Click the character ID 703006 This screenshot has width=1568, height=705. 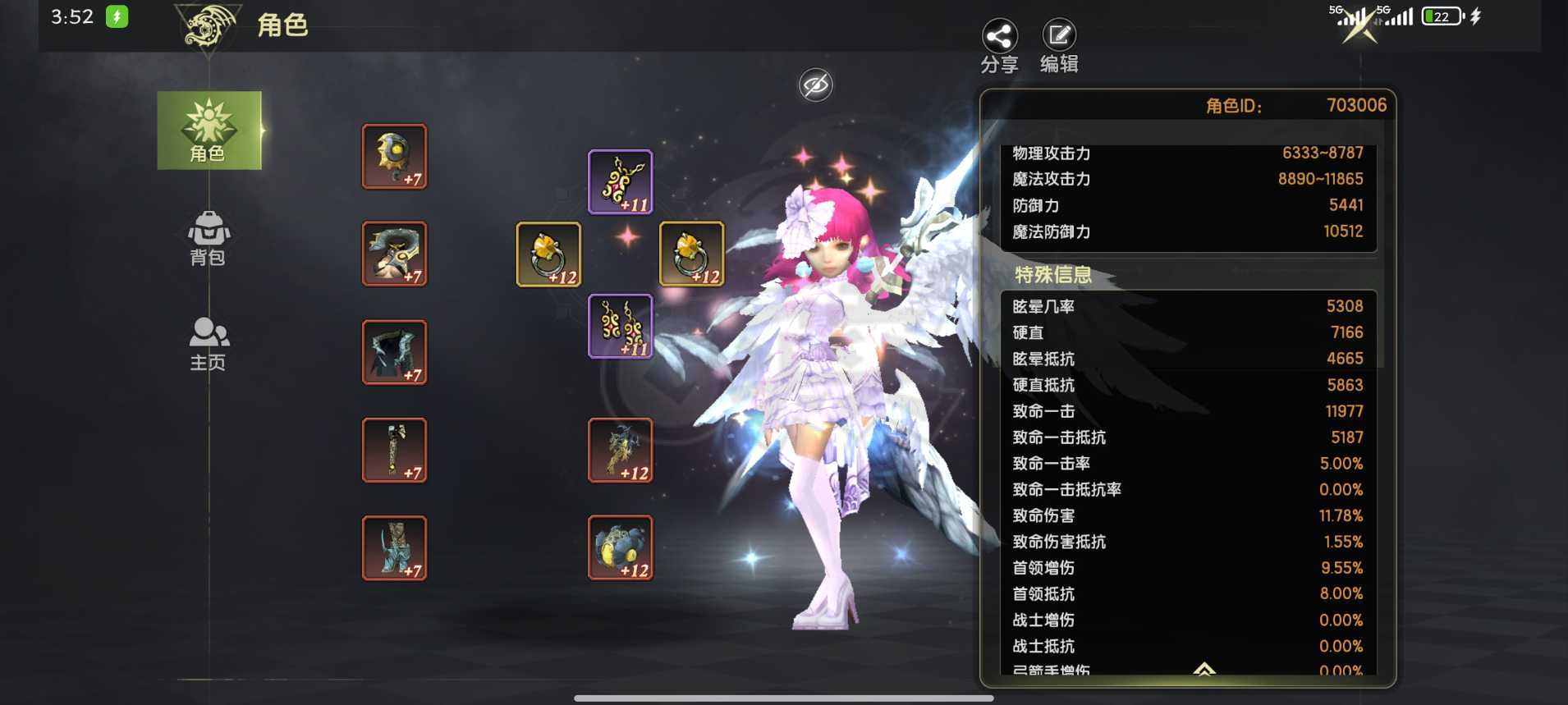pos(1355,104)
